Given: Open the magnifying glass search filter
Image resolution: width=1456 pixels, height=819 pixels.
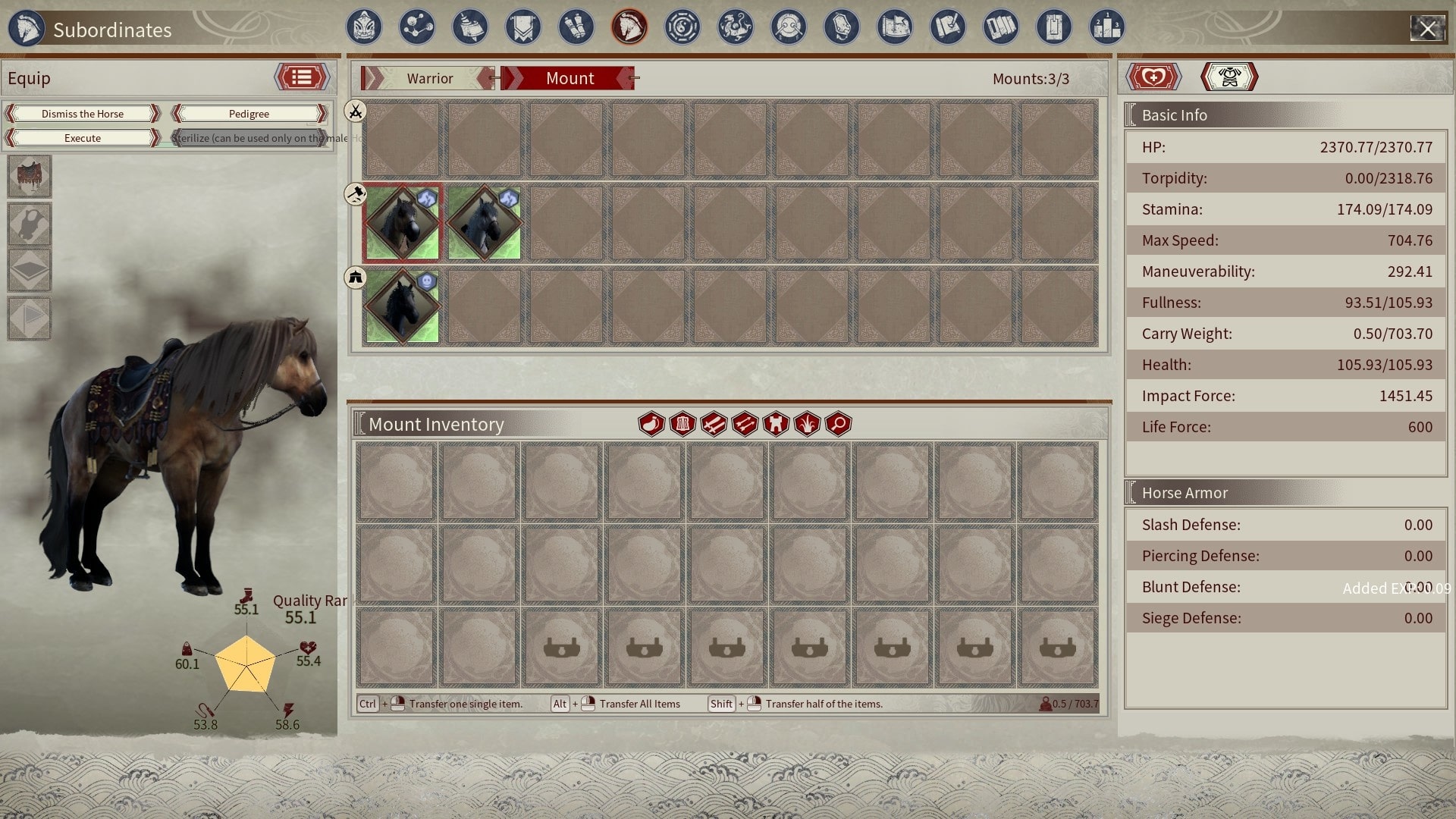Looking at the screenshot, I should (x=838, y=424).
